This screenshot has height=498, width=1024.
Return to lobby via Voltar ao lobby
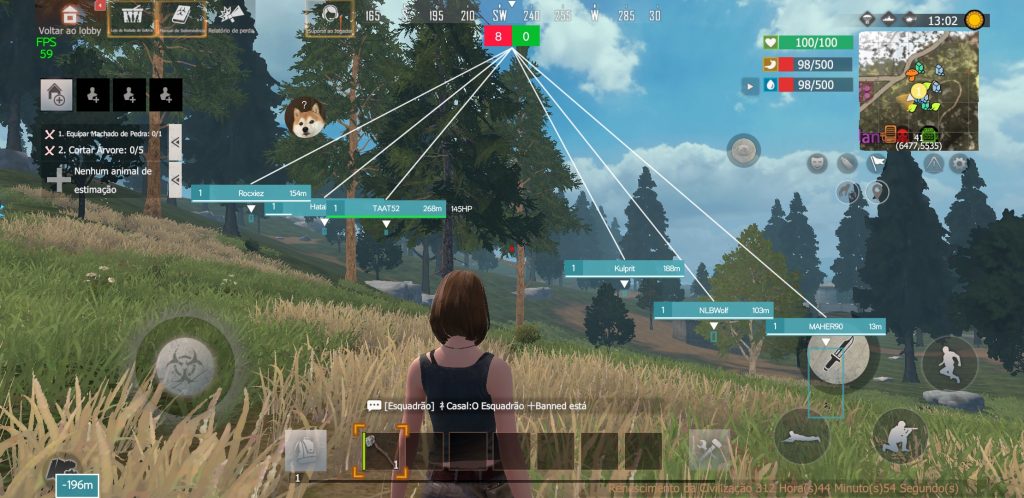coord(69,18)
